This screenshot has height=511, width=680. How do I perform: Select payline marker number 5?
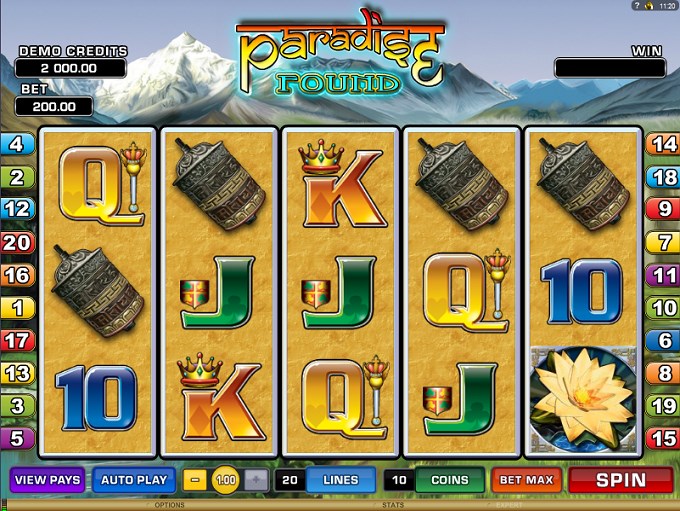coord(16,438)
